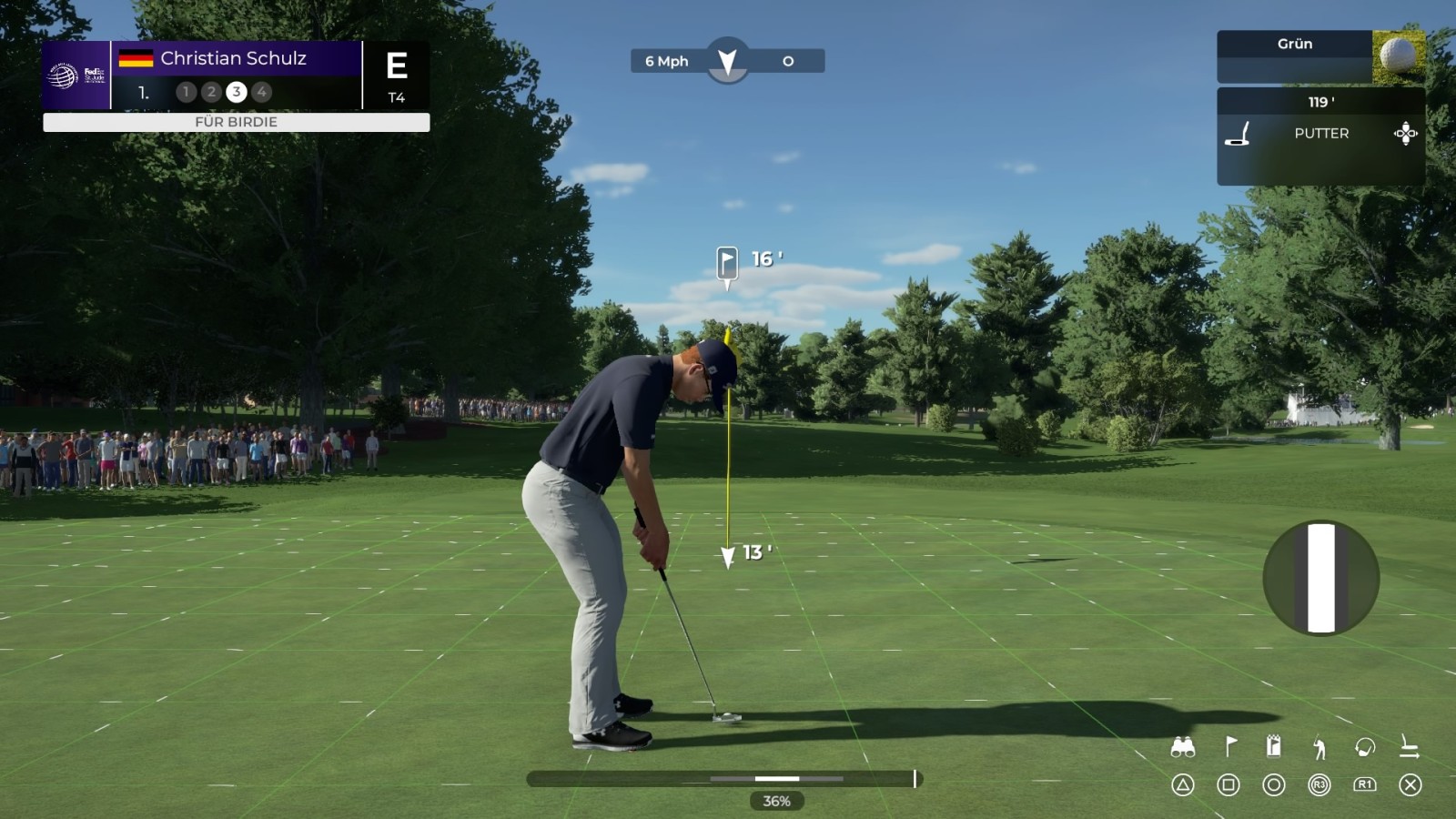Click the yellow aim marker at 13 feet

[x=728, y=556]
